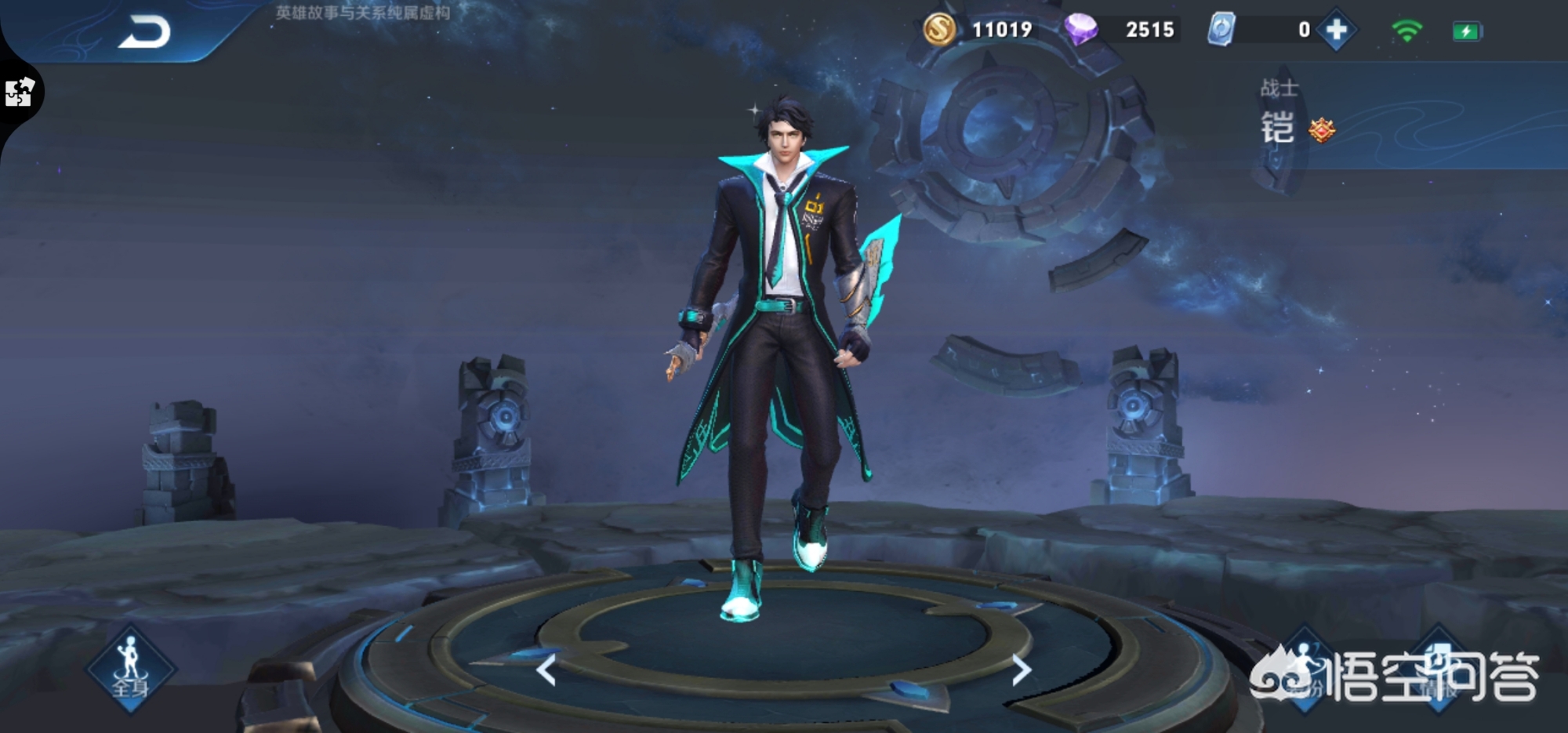Image resolution: width=1568 pixels, height=733 pixels.
Task: Show the previous hero with left arrow
Action: click(x=546, y=670)
